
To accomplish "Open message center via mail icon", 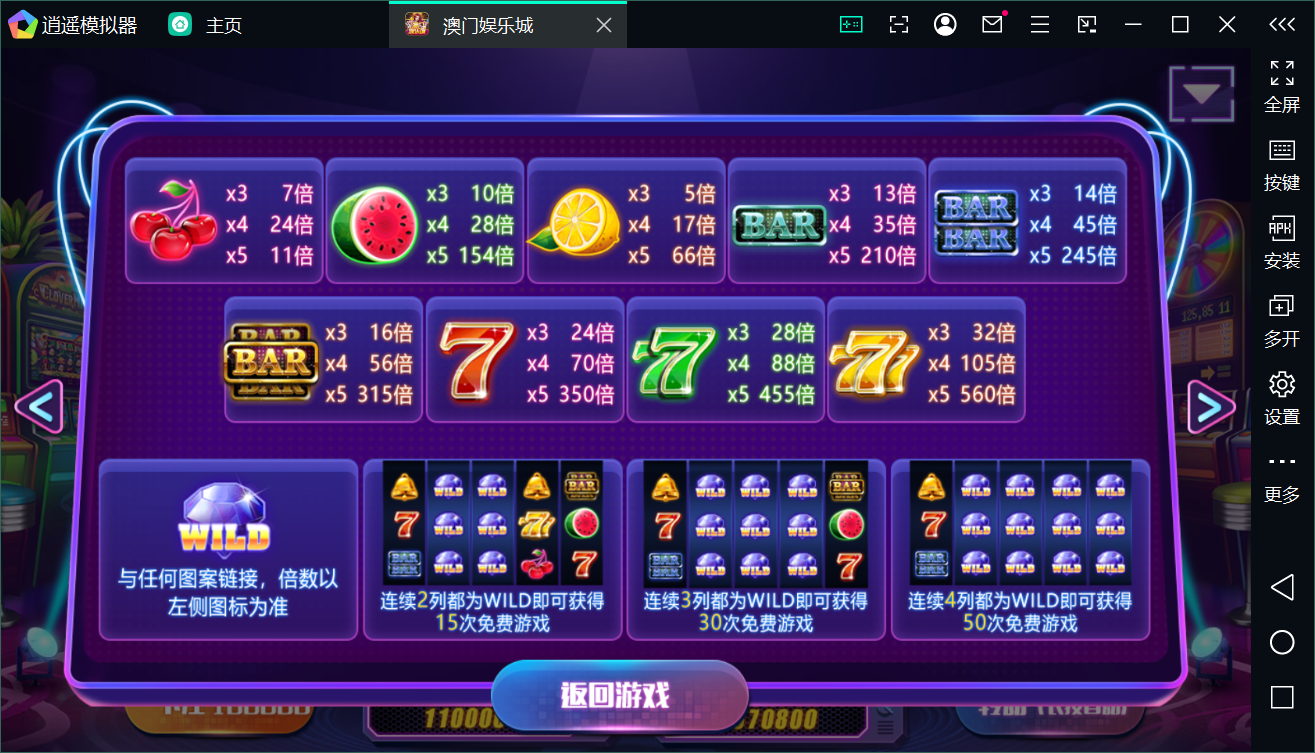I will [x=992, y=23].
